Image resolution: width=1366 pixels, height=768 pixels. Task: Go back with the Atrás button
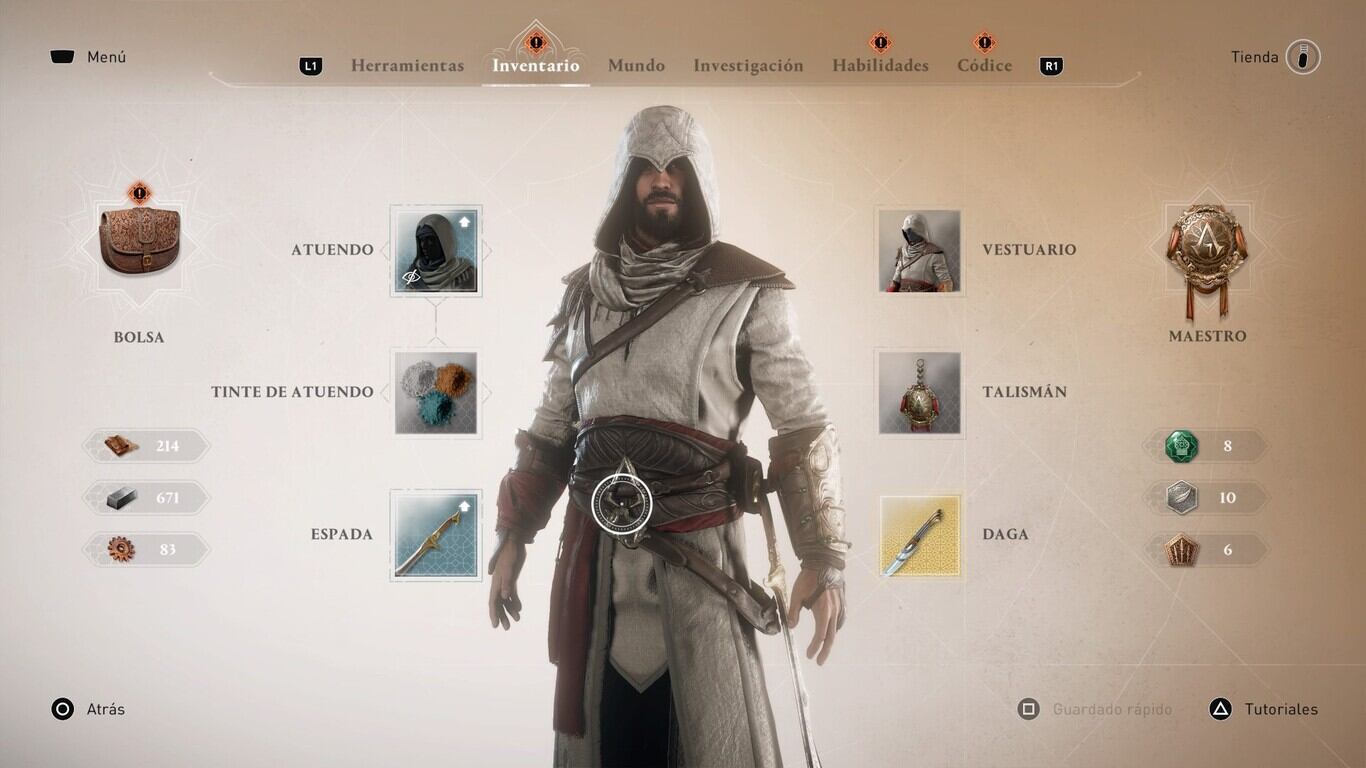(x=88, y=709)
